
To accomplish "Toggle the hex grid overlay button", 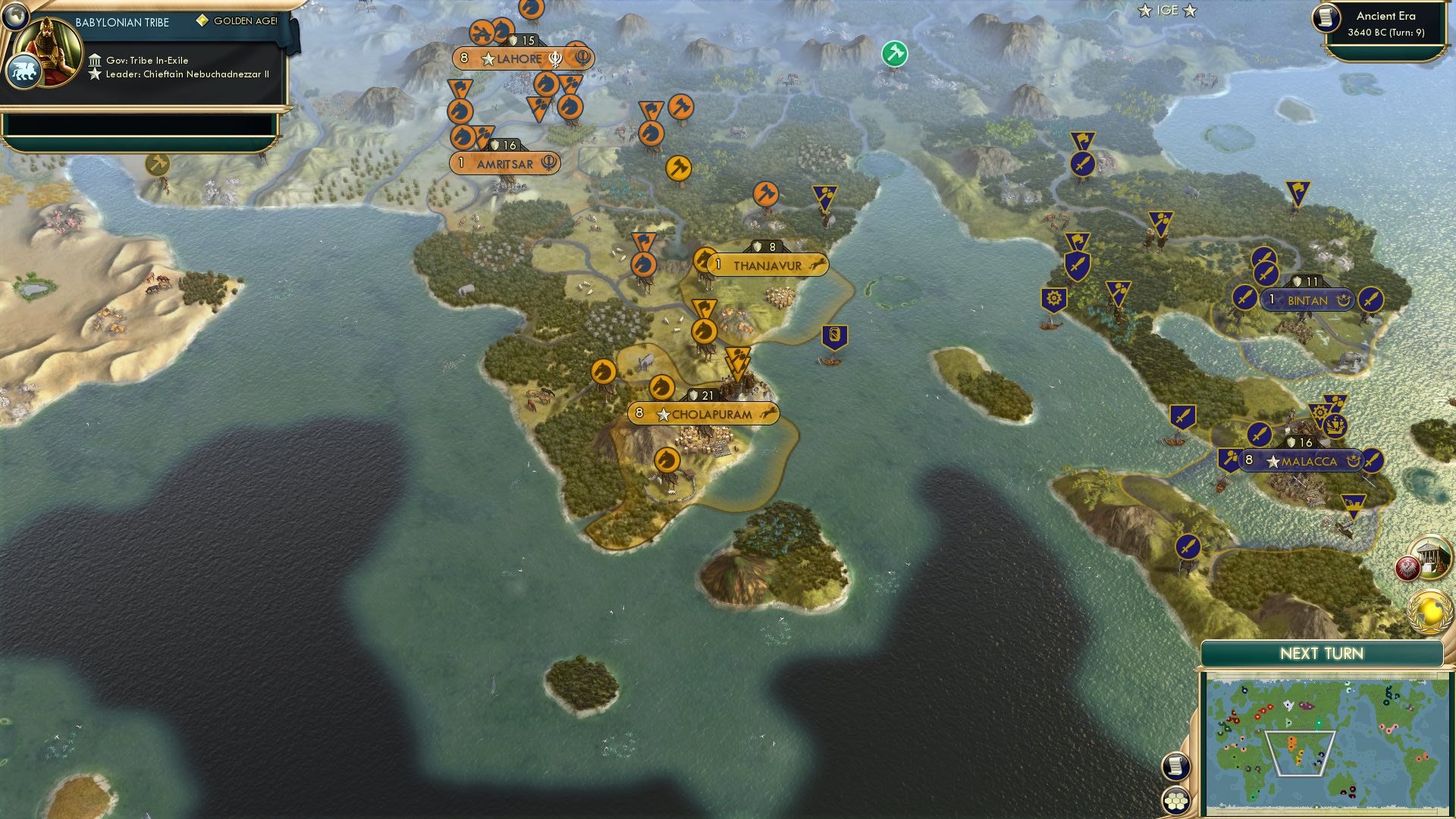I will [x=1175, y=799].
